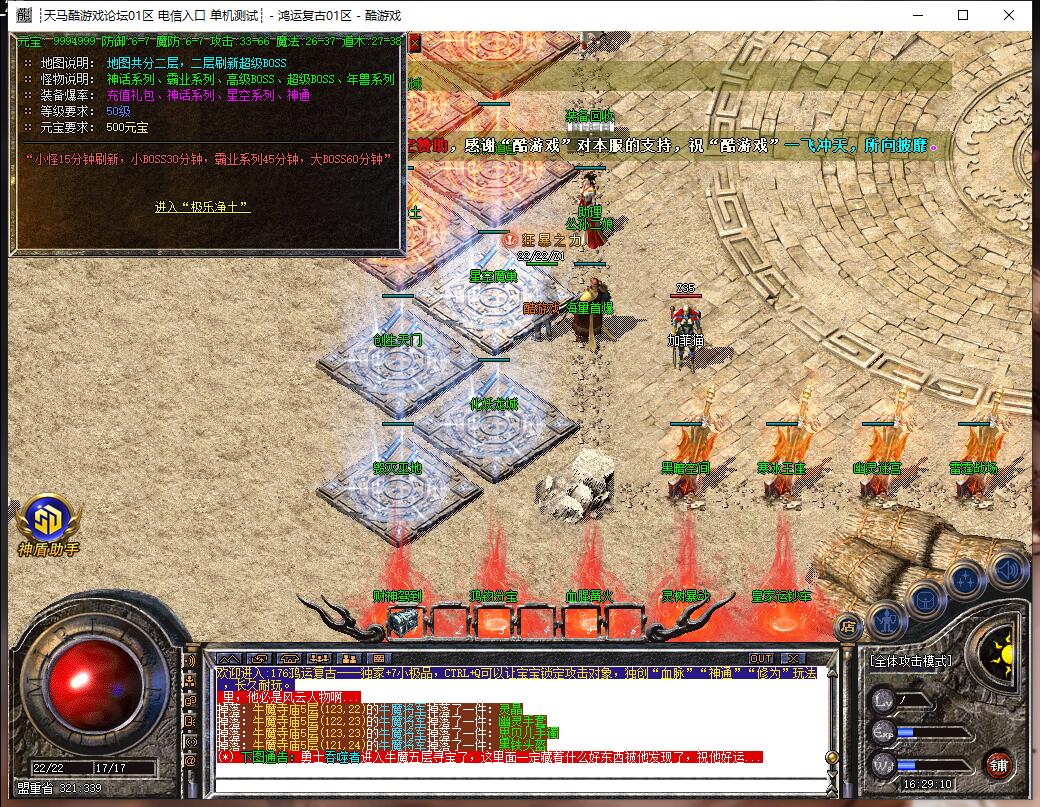The width and height of the screenshot is (1040, 807).
Task: Select the treasure chest belt slot
Action: [x=403, y=622]
